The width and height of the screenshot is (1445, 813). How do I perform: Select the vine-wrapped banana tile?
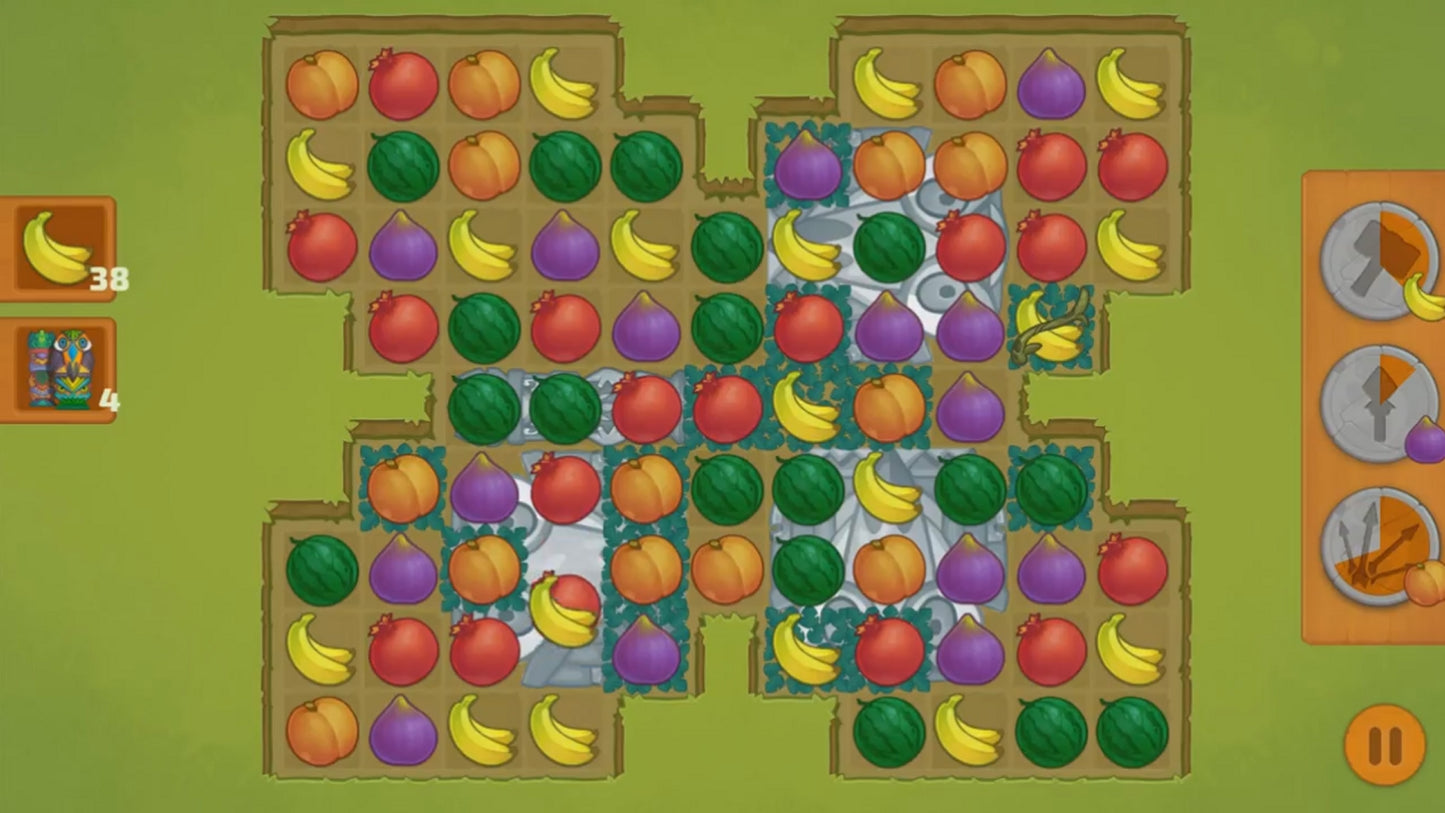click(1050, 327)
